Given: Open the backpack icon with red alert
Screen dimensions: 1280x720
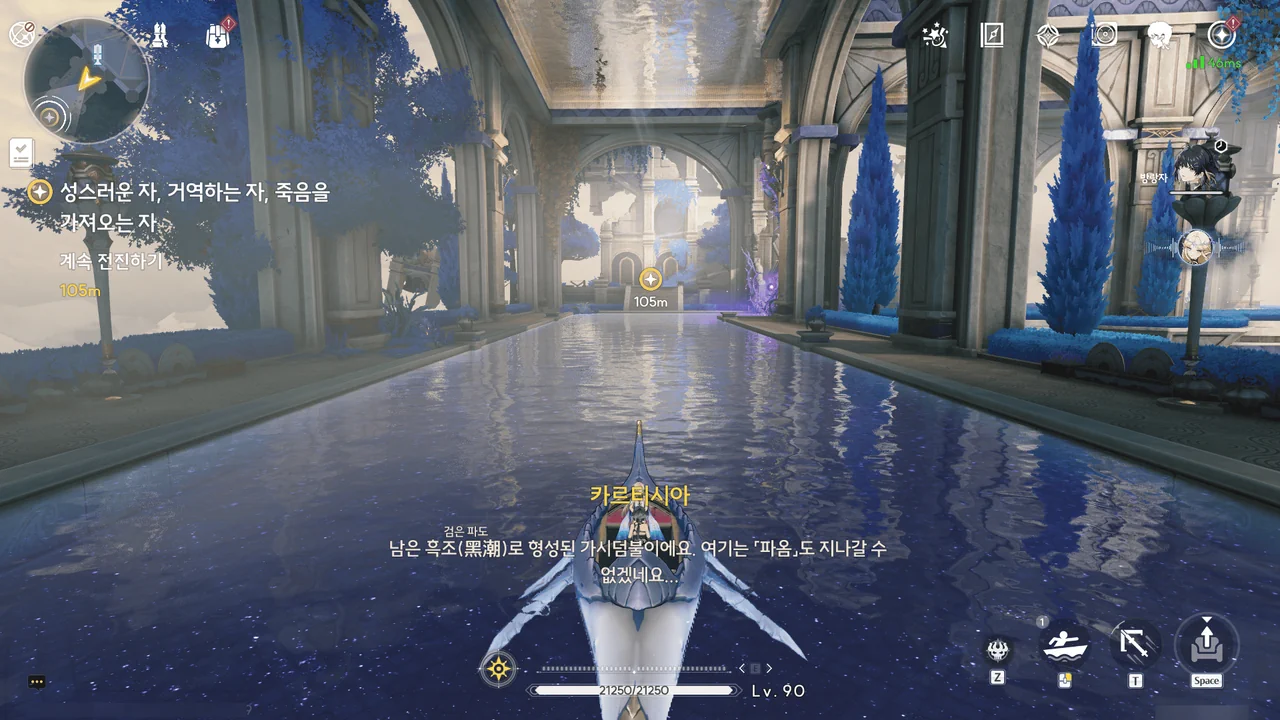Looking at the screenshot, I should (218, 36).
